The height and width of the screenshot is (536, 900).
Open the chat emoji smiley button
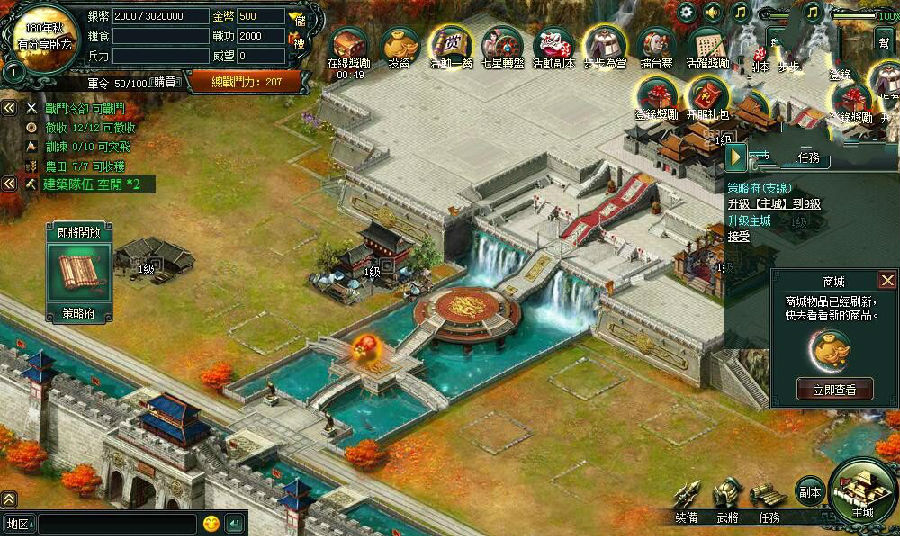(211, 523)
